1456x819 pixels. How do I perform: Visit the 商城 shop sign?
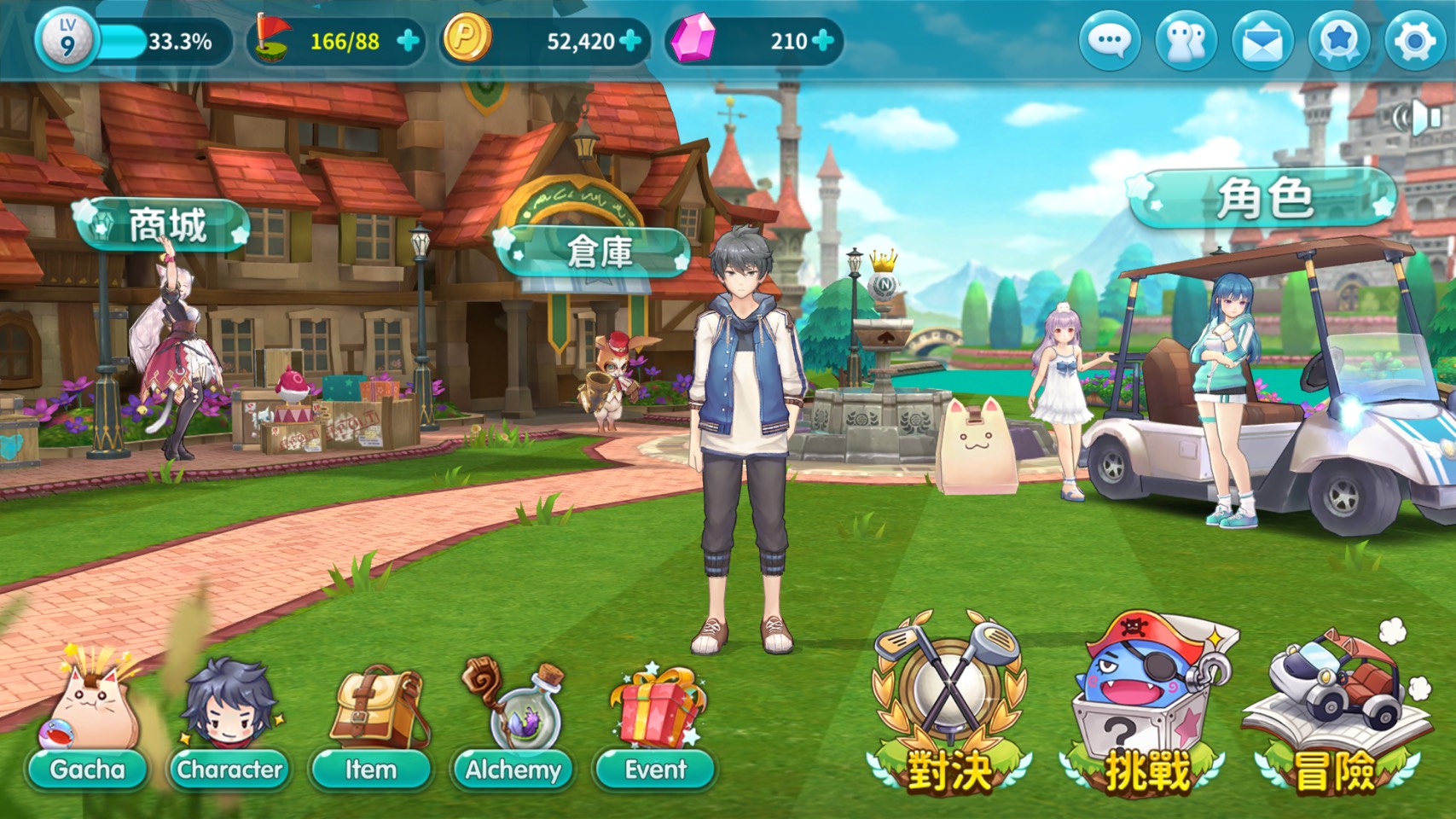[165, 225]
